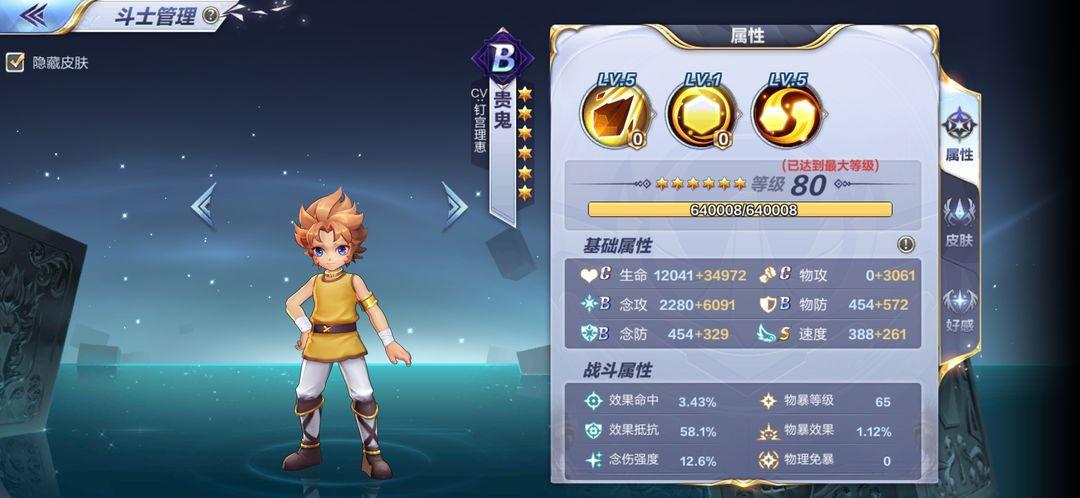Show the previous fighter with left arrow
1080x498 pixels.
click(203, 206)
